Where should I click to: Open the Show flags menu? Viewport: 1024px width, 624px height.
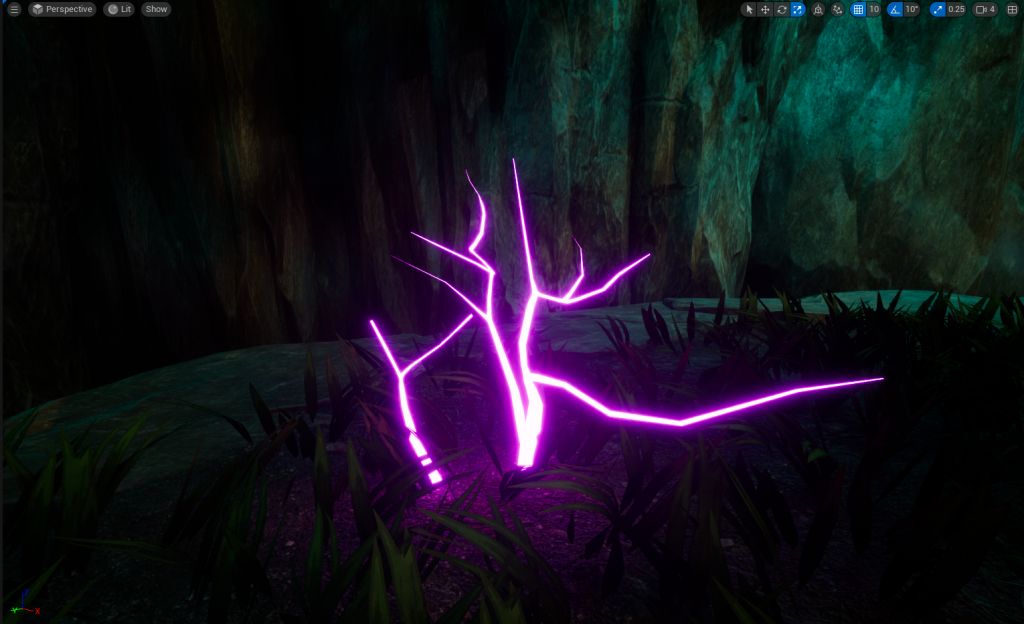coord(156,9)
